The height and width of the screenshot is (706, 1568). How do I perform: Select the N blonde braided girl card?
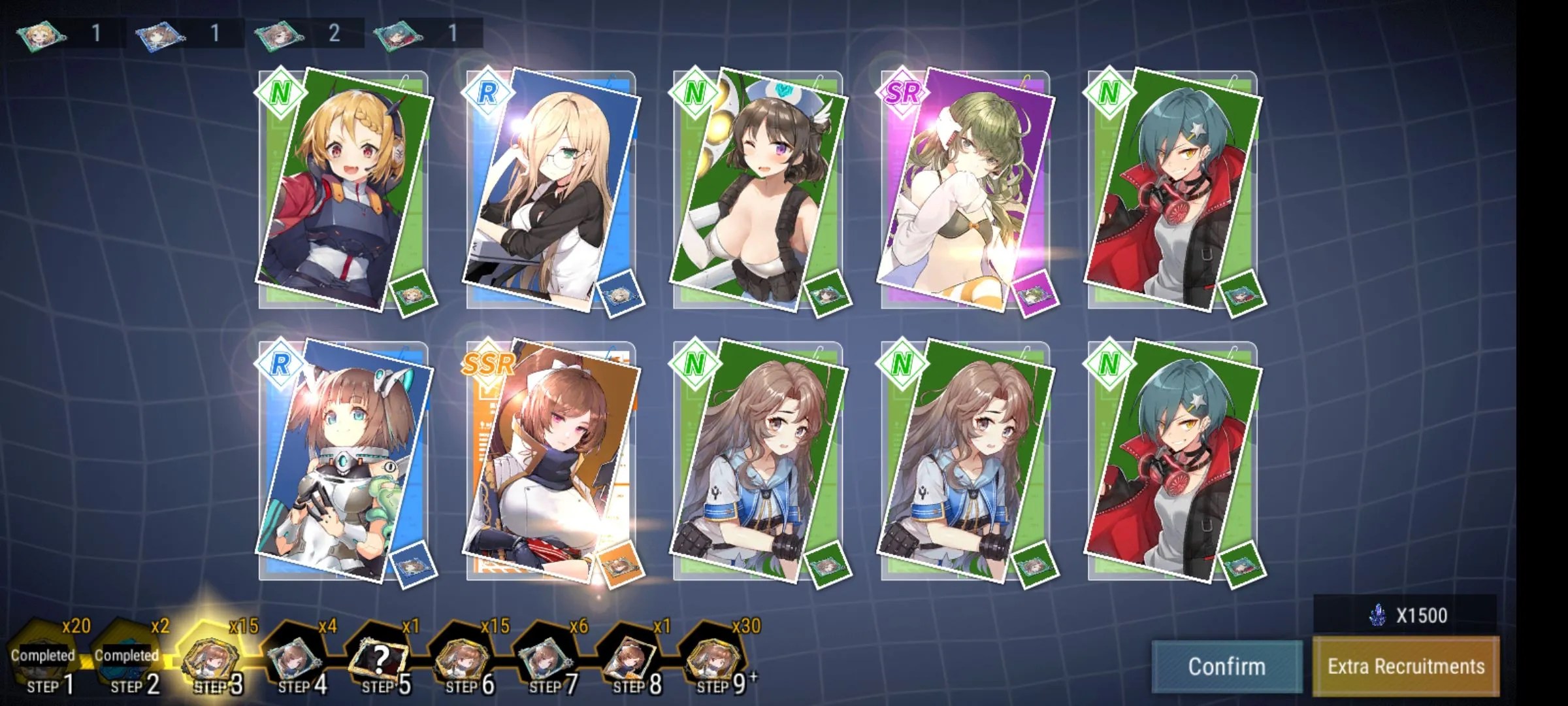pos(344,190)
